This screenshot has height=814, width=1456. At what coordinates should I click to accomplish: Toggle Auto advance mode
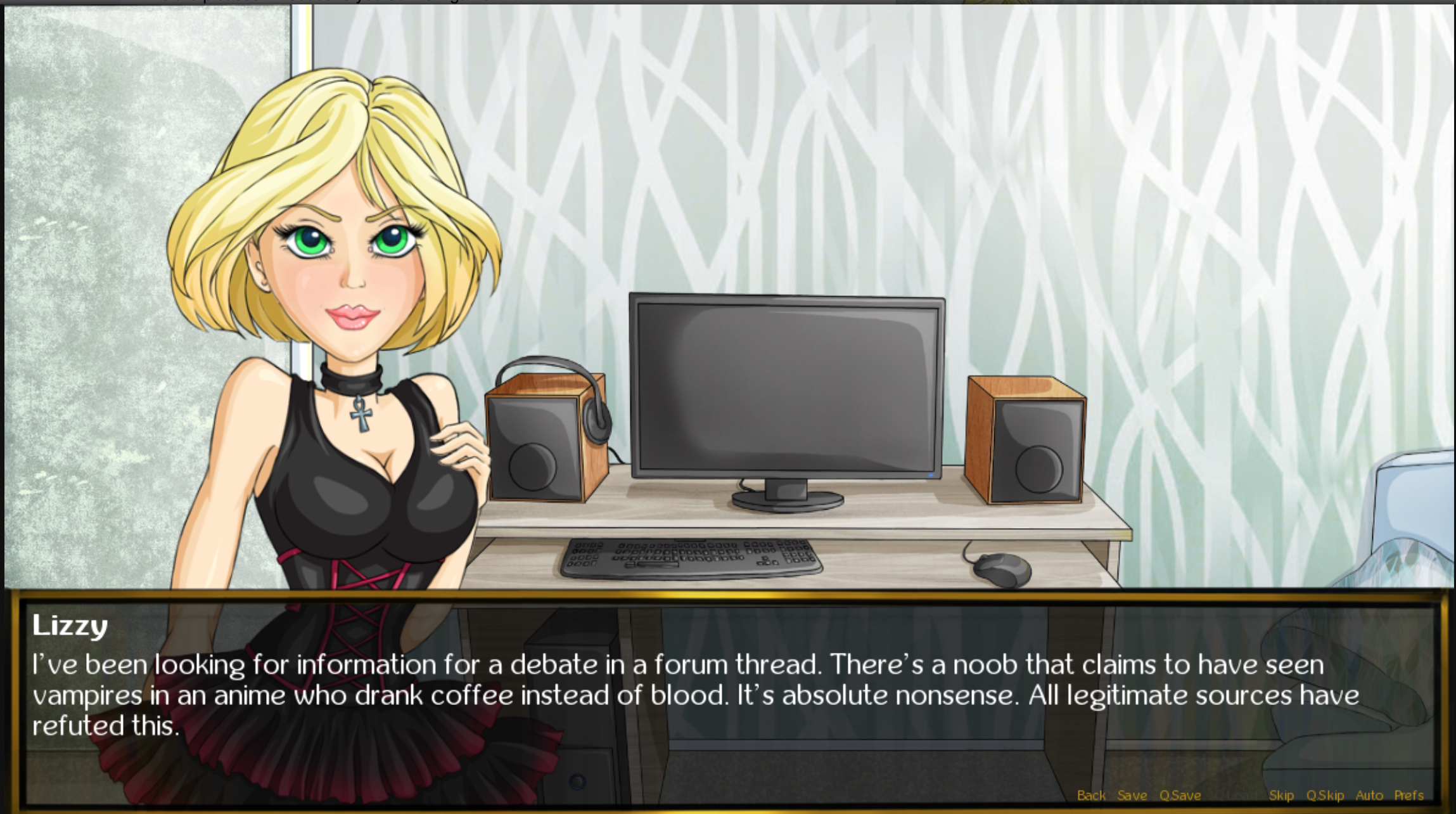pos(1369,795)
